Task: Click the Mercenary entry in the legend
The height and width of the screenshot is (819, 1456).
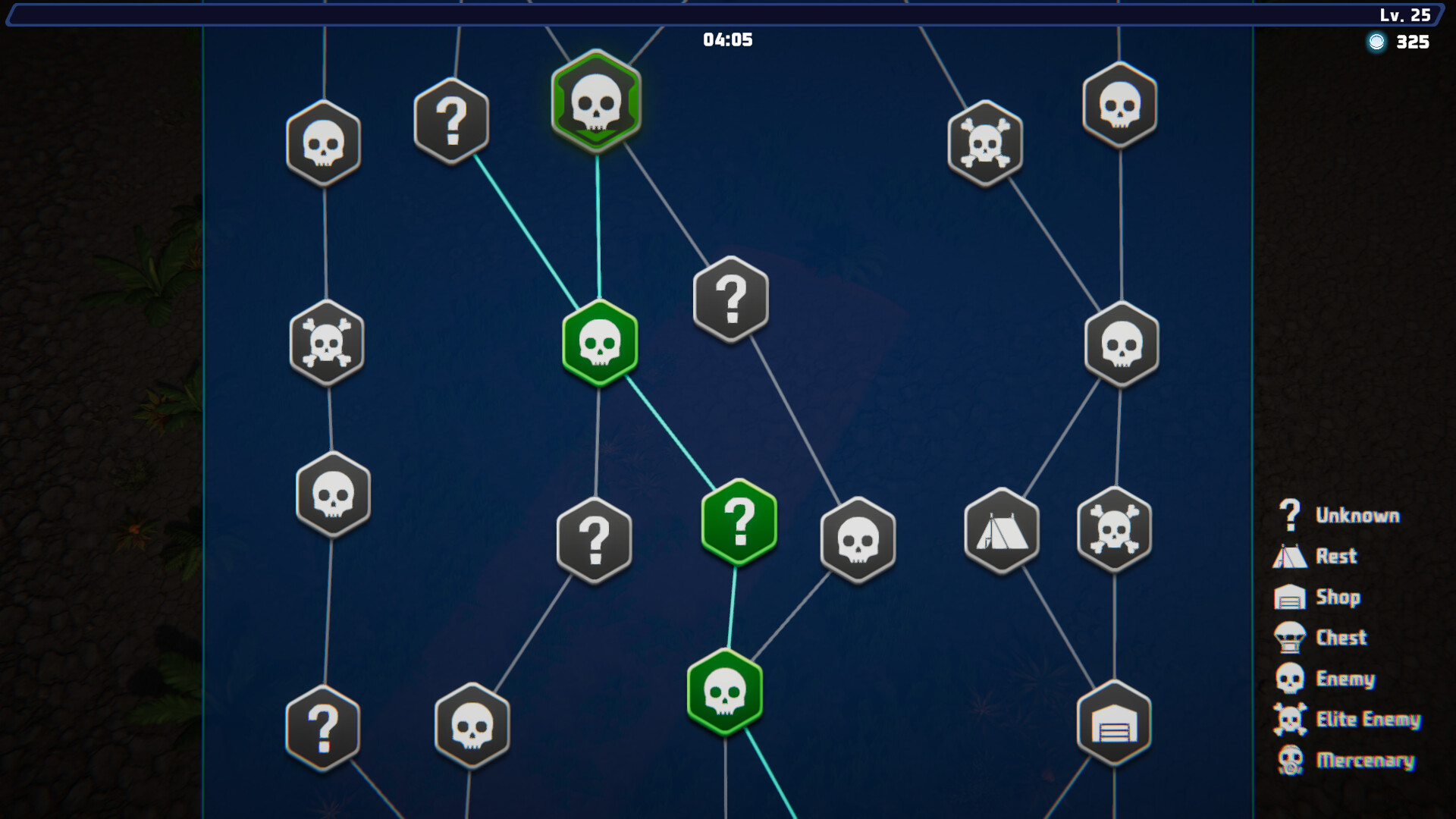Action: [x=1365, y=761]
